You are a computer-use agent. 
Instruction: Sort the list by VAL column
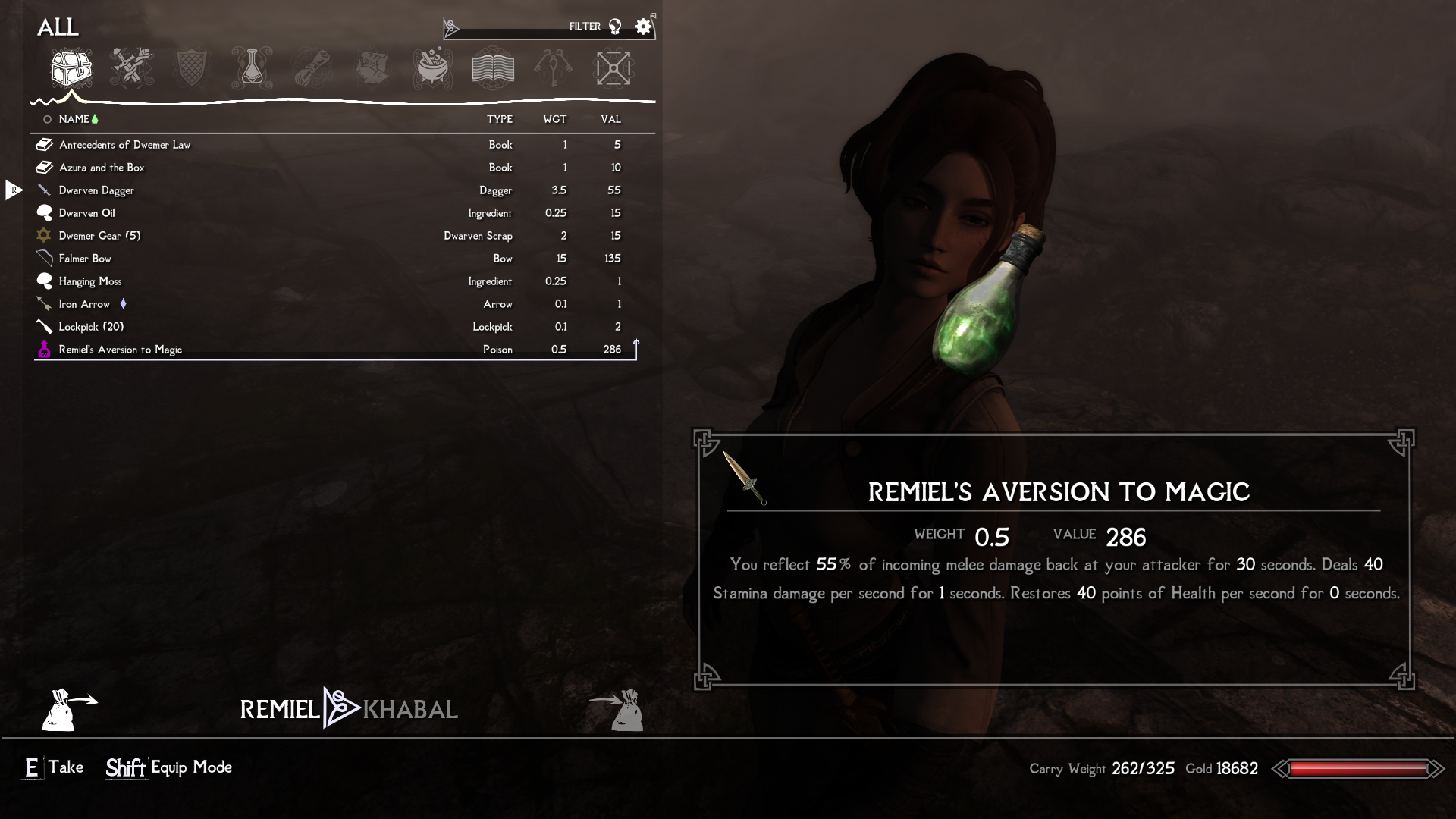610,119
